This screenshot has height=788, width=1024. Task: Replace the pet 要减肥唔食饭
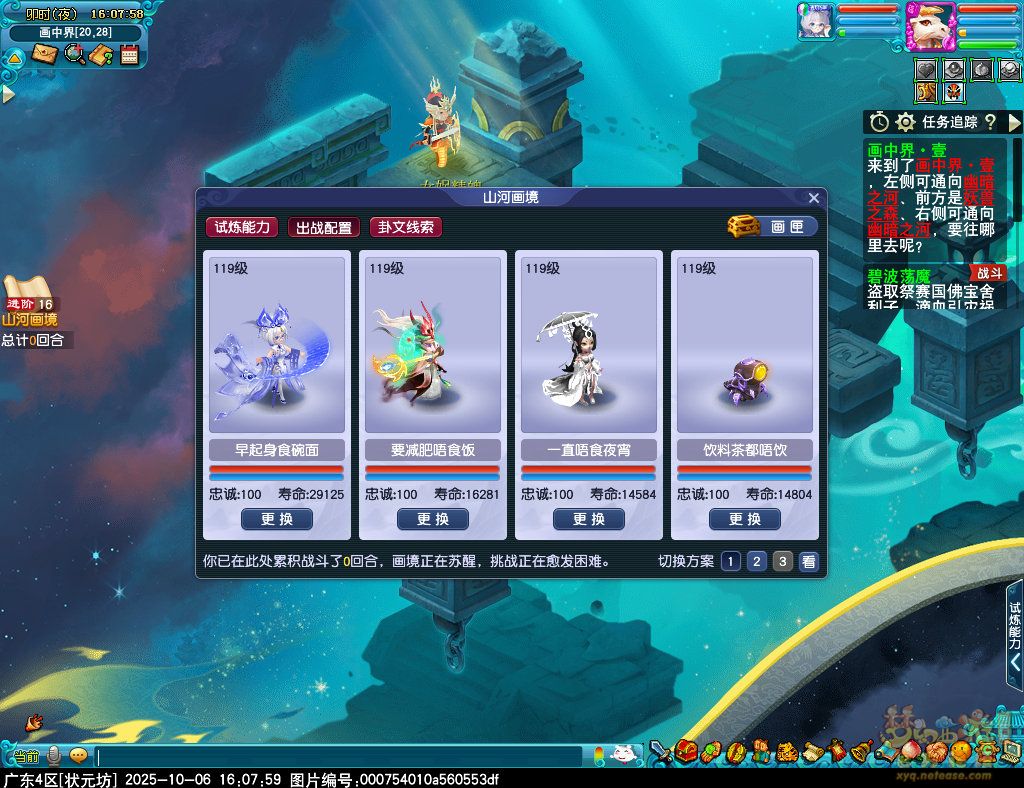coord(433,519)
